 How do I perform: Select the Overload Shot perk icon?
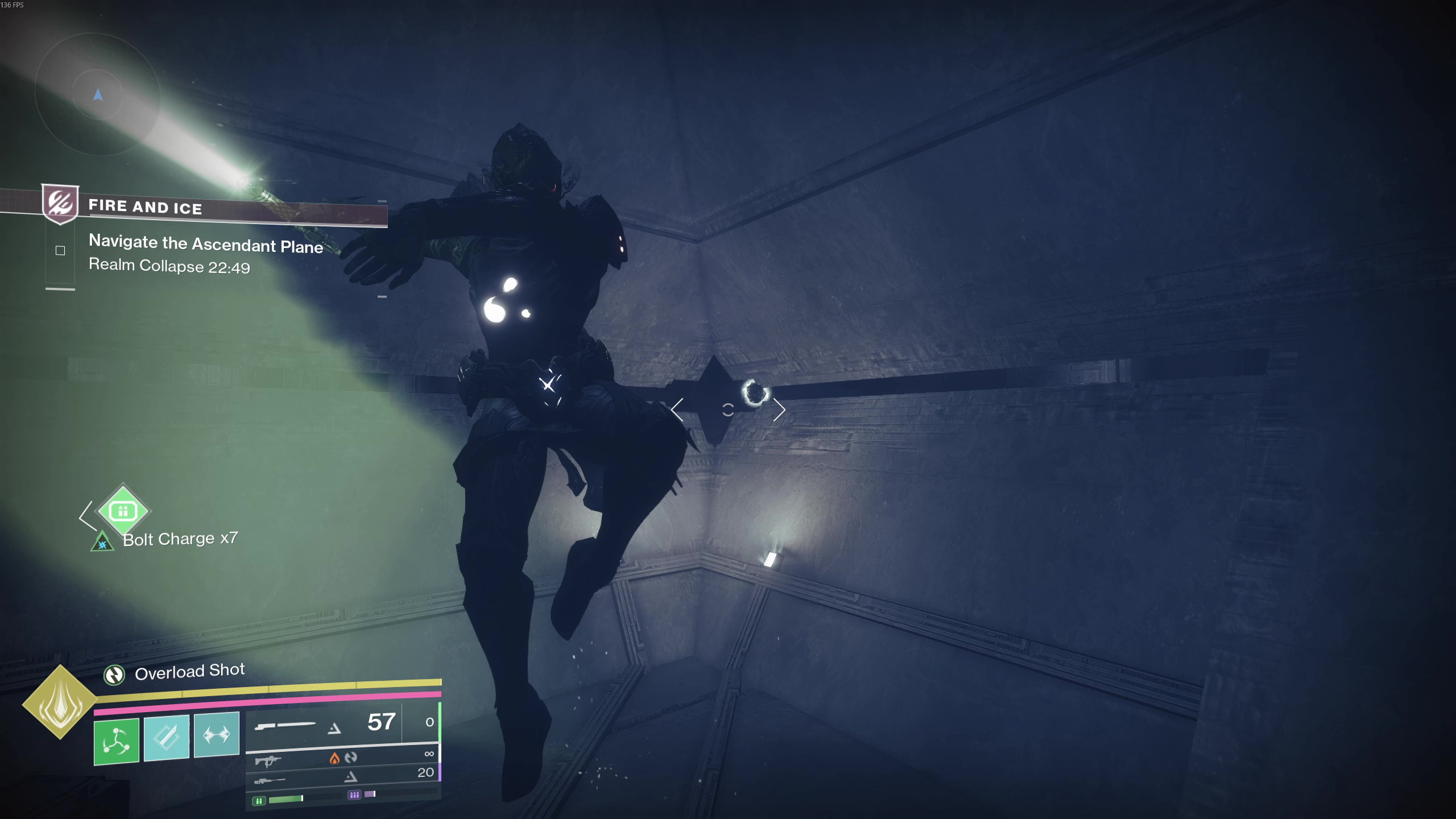point(114,675)
